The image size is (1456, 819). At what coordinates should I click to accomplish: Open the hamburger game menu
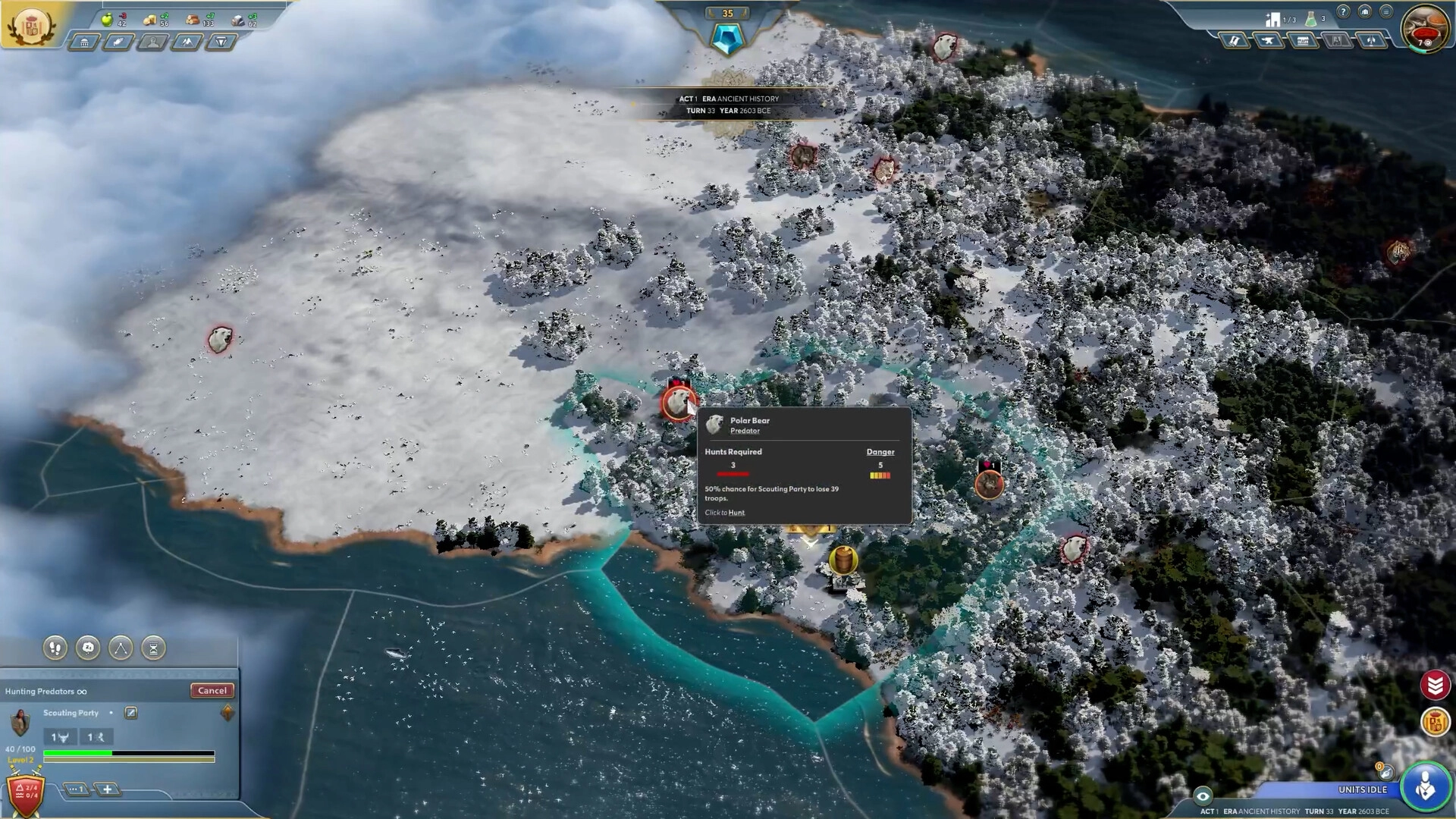(x=1385, y=12)
